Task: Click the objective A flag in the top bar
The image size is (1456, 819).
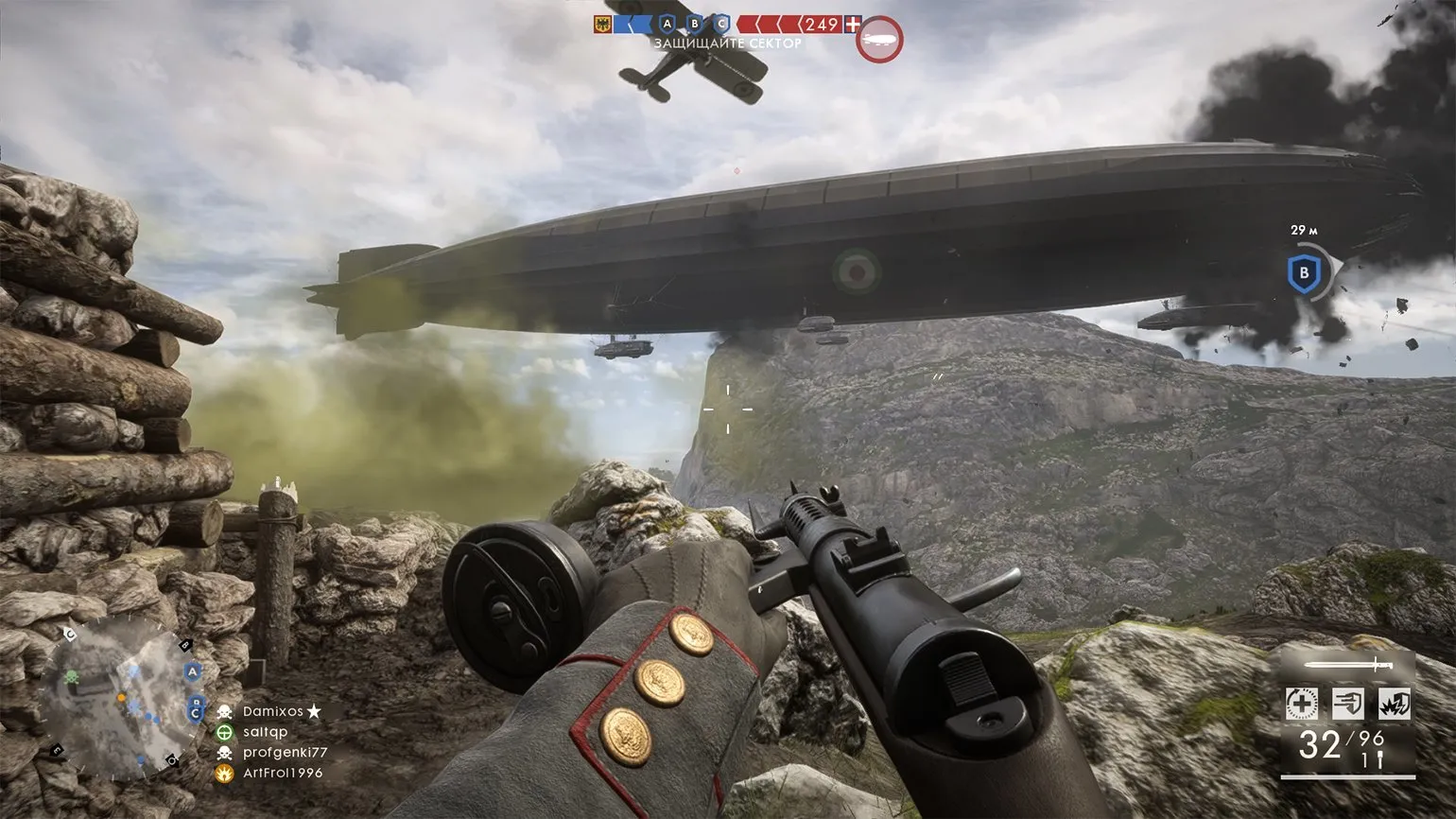Action: [667, 24]
